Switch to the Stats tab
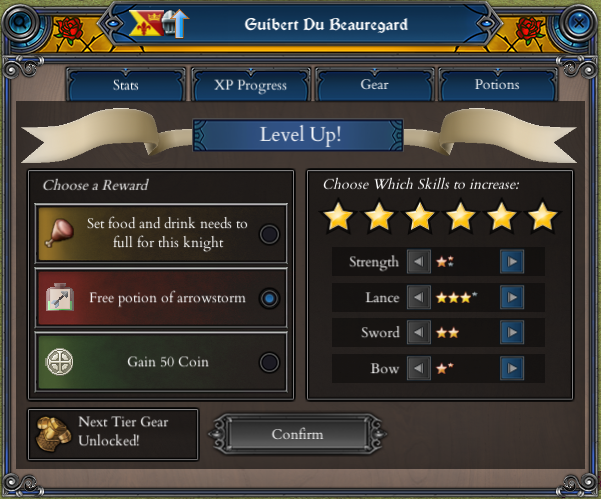 [126, 85]
